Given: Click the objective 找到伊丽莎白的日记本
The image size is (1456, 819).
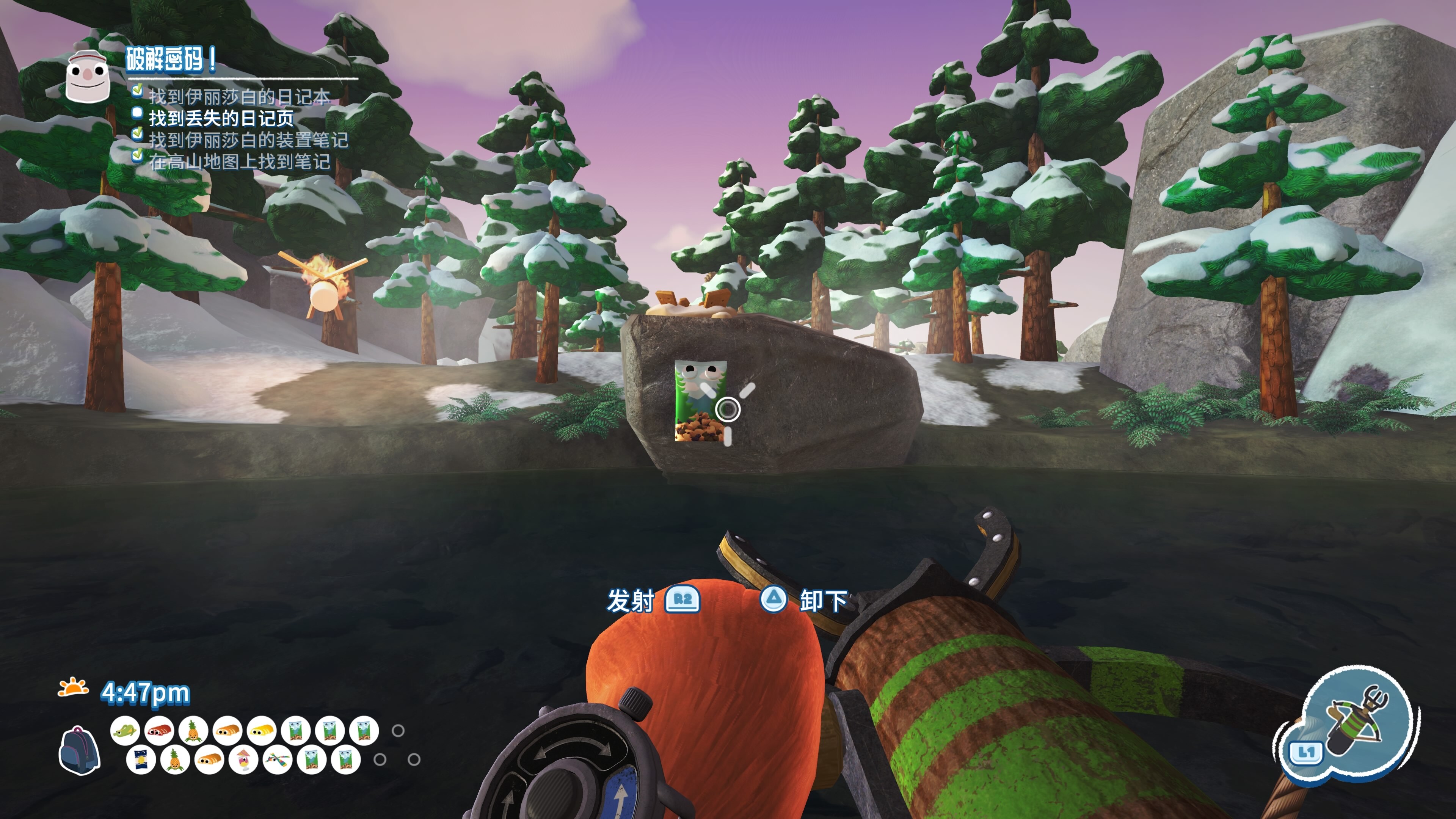Looking at the screenshot, I should click(x=239, y=97).
